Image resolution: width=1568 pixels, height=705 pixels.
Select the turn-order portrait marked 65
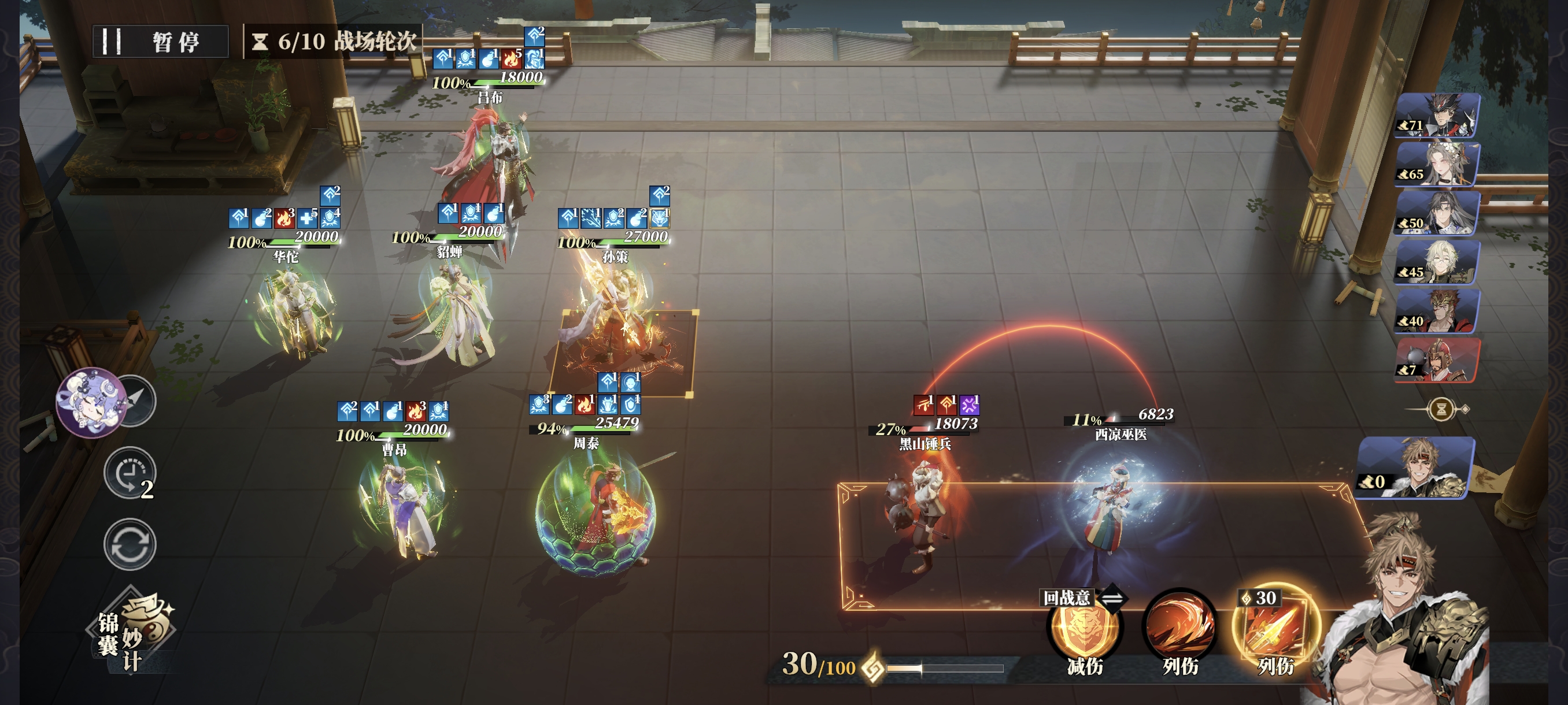pyautogui.click(x=1436, y=164)
